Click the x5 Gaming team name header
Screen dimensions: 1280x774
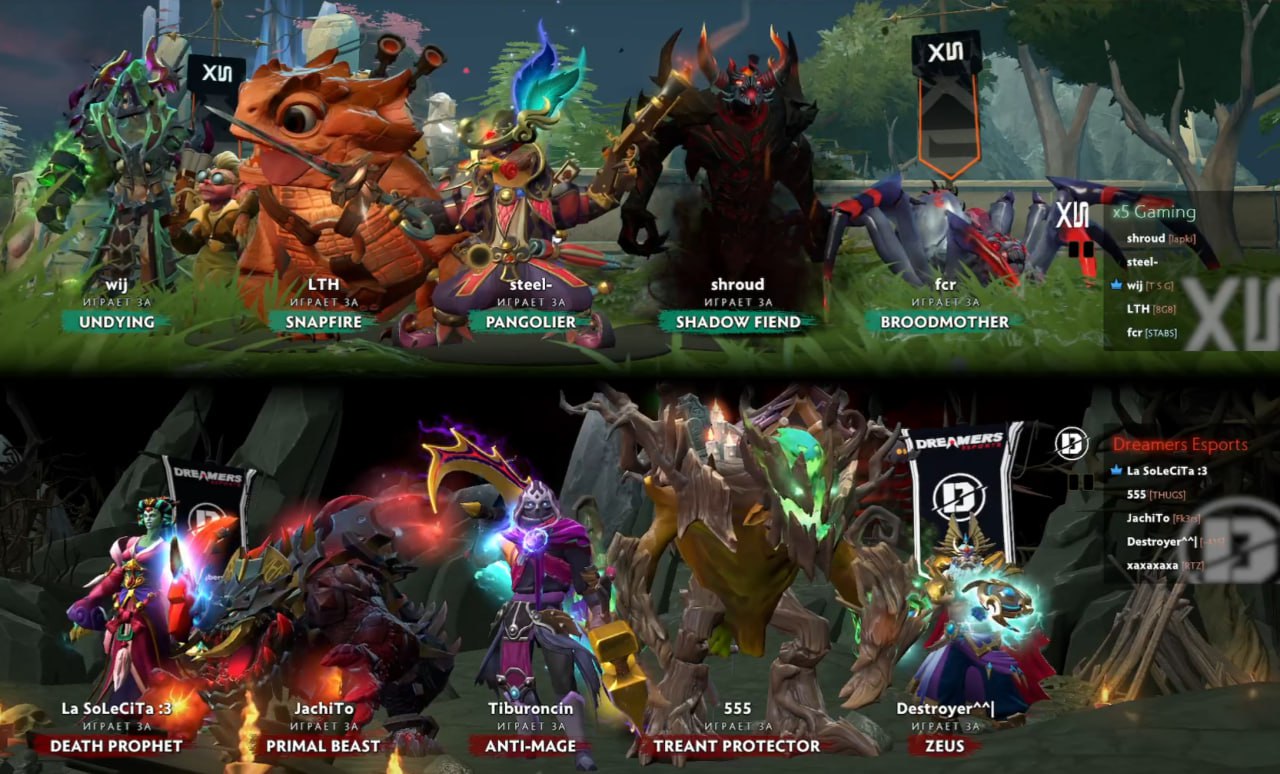tap(1154, 212)
